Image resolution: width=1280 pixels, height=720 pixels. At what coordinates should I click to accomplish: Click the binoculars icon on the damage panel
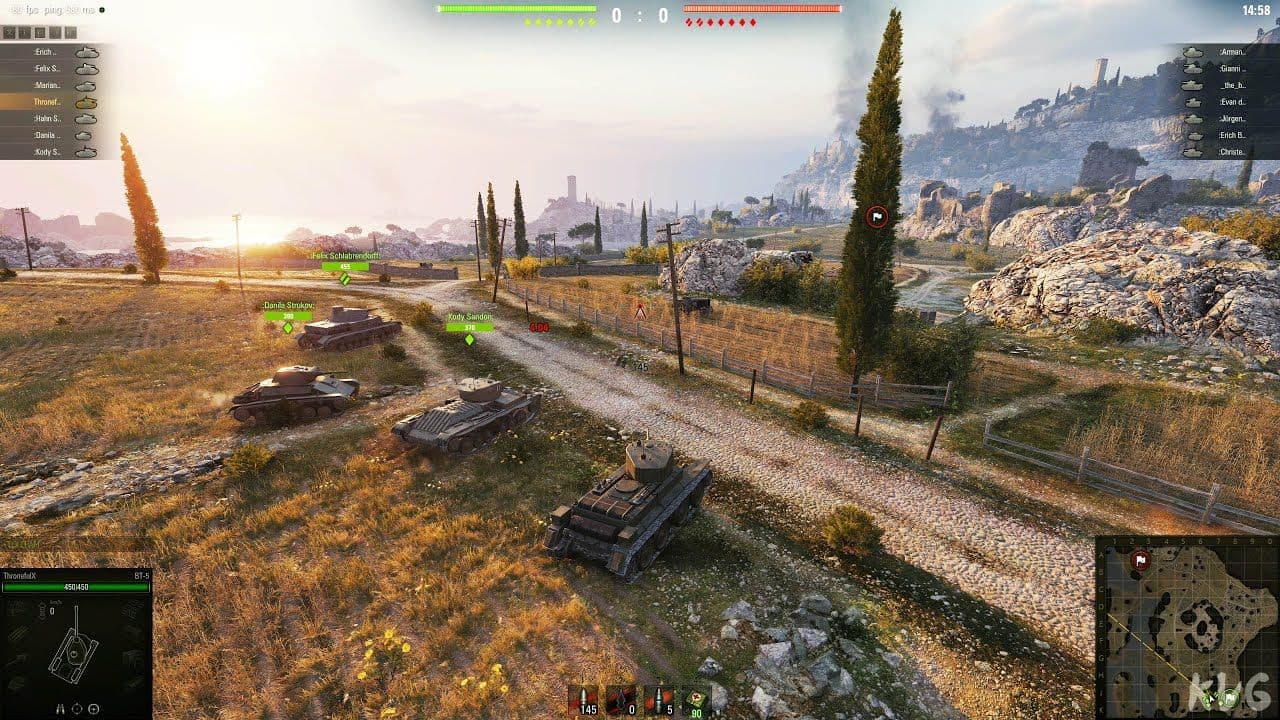coord(60,708)
